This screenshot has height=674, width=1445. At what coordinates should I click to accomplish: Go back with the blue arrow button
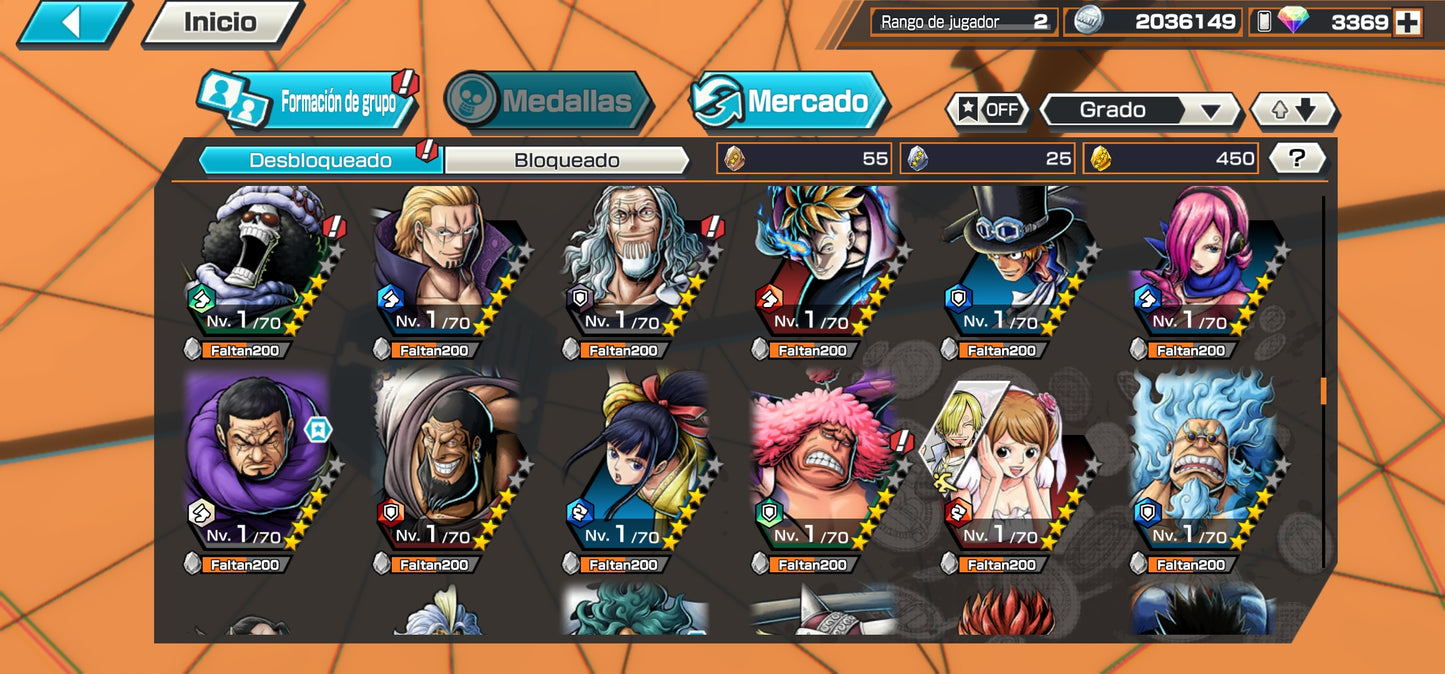click(72, 22)
